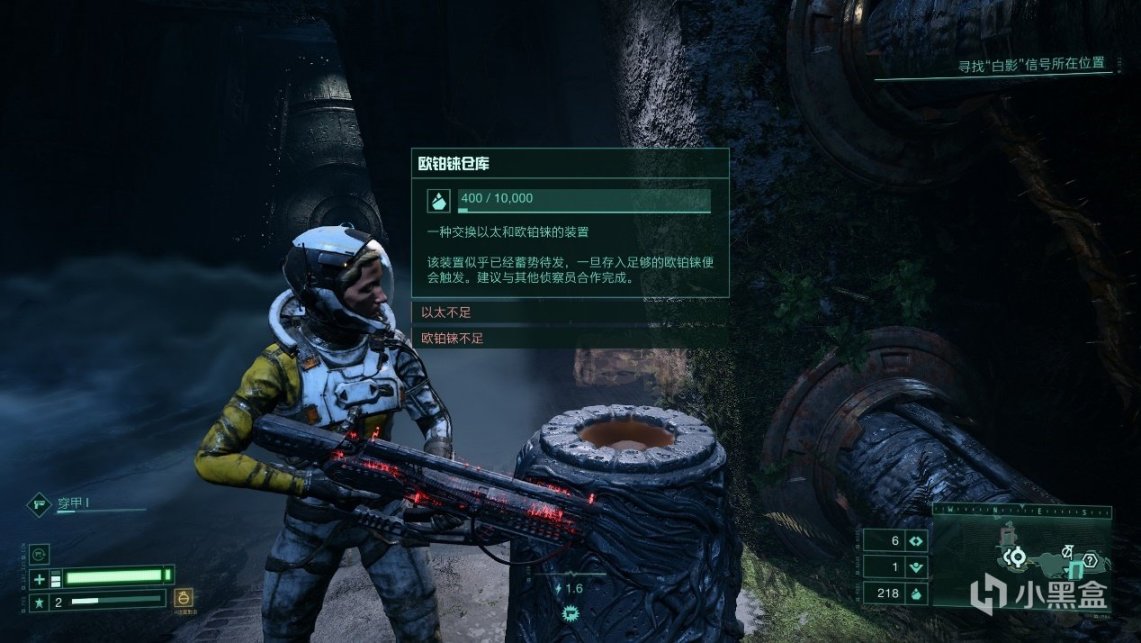Select the orange consumable item slot
This screenshot has height=643, width=1141.
pyautogui.click(x=184, y=599)
